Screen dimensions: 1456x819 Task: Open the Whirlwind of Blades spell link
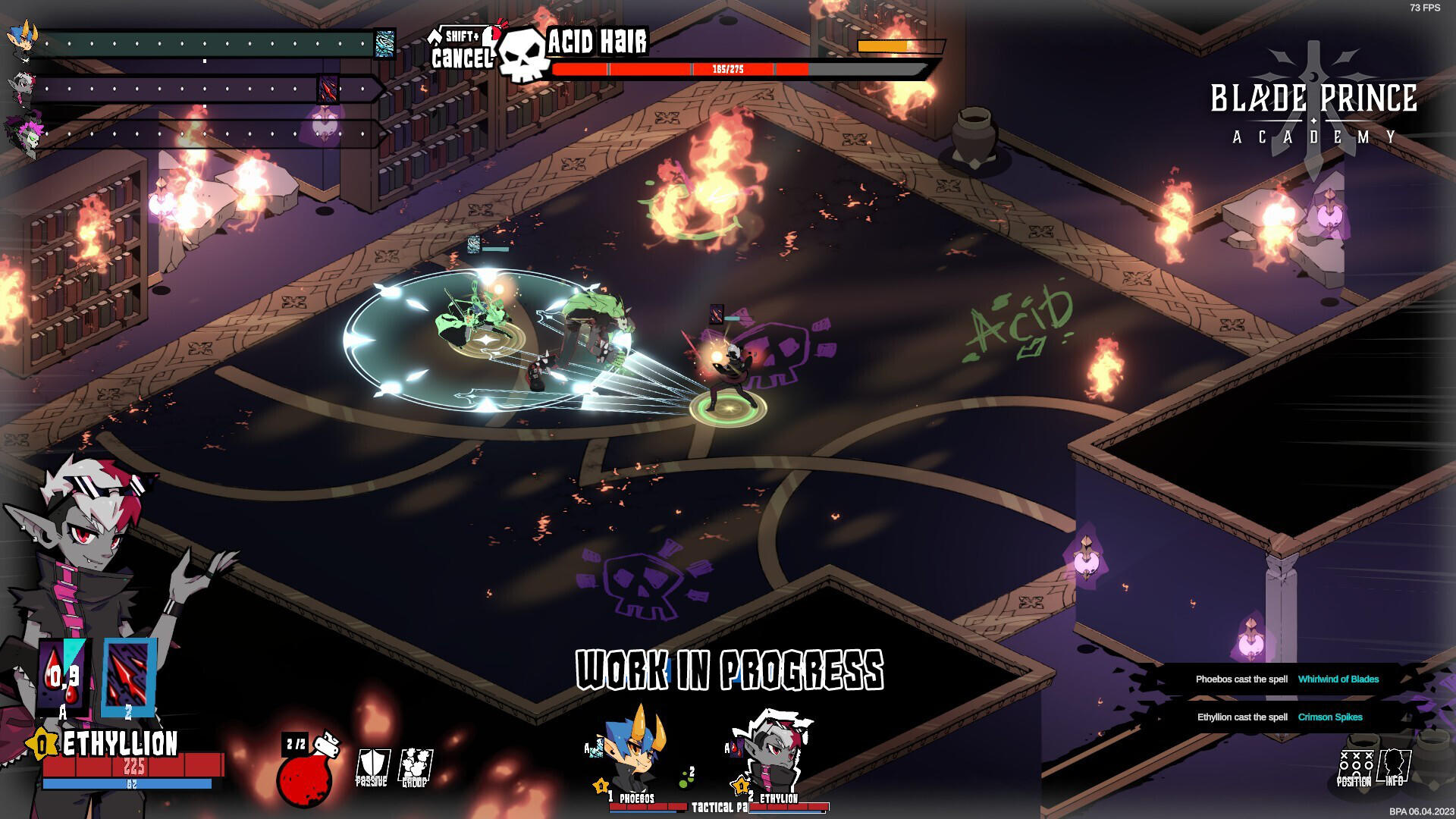click(x=1338, y=679)
